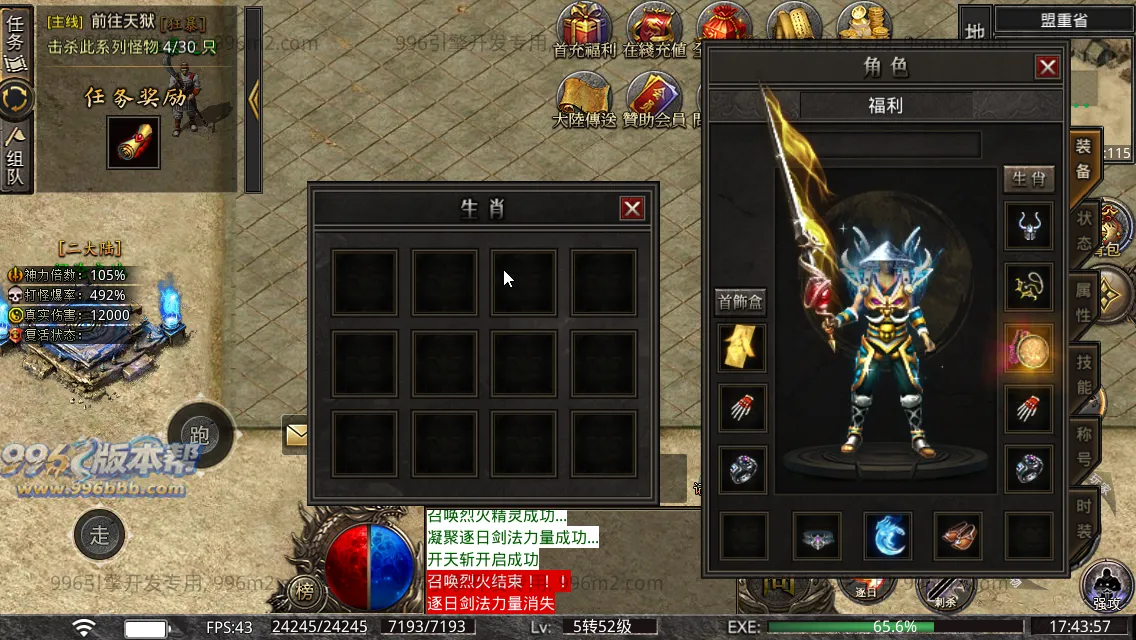1136x640 pixels.
Task: Open the 赞助会员 sponsor membership icon
Action: coord(654,97)
